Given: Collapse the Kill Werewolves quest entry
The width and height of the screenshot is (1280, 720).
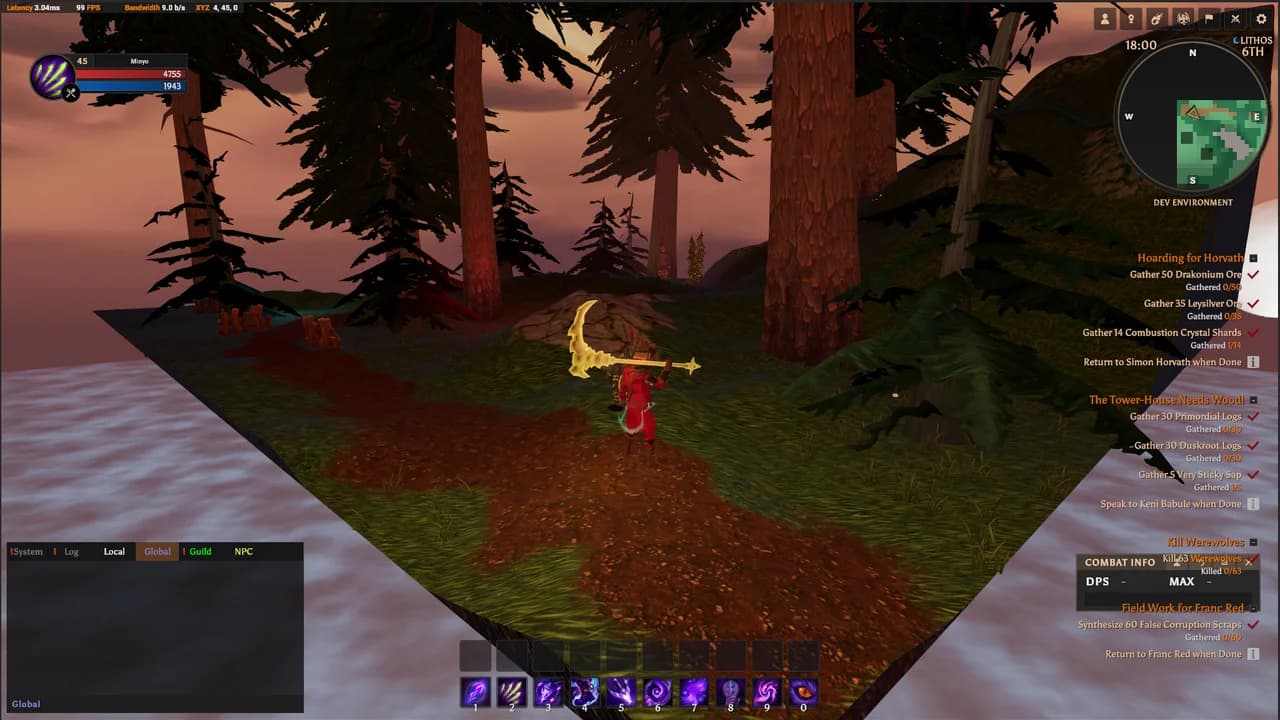Looking at the screenshot, I should tap(1252, 542).
